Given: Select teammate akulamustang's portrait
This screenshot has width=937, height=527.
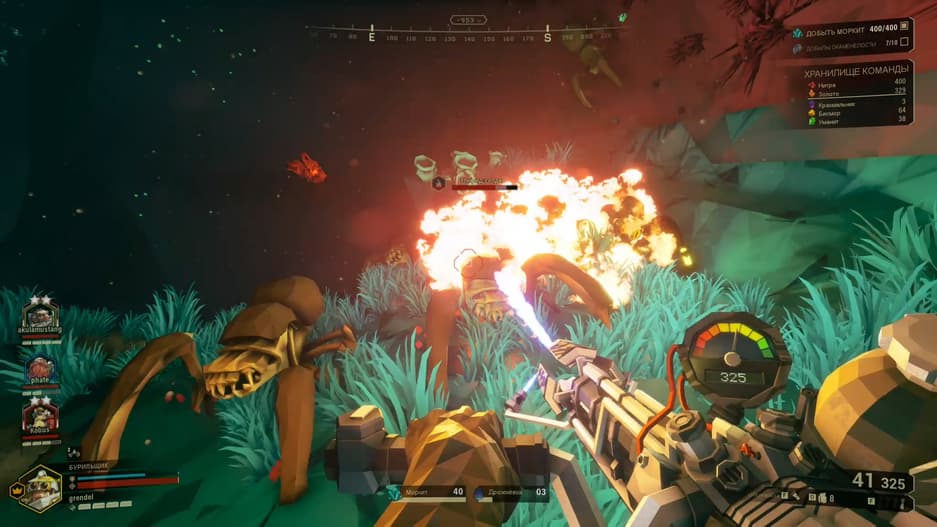Looking at the screenshot, I should (40, 314).
